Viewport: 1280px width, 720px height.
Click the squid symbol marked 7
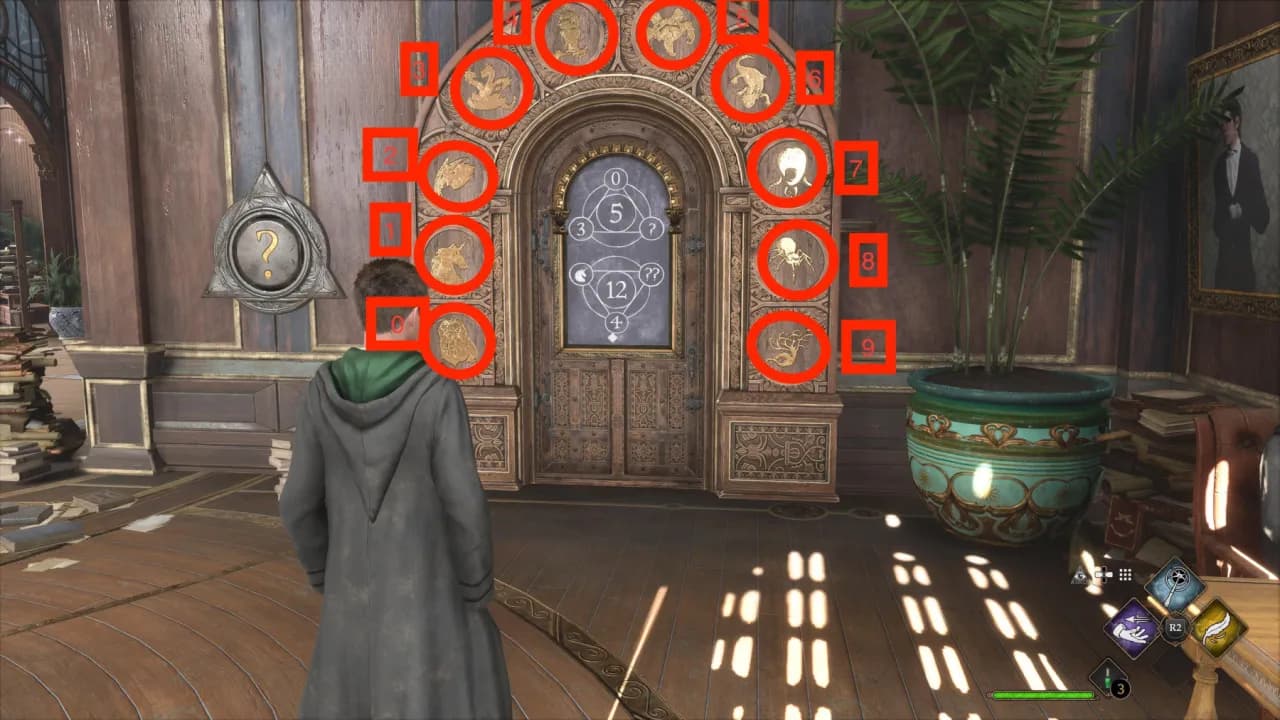(x=790, y=168)
